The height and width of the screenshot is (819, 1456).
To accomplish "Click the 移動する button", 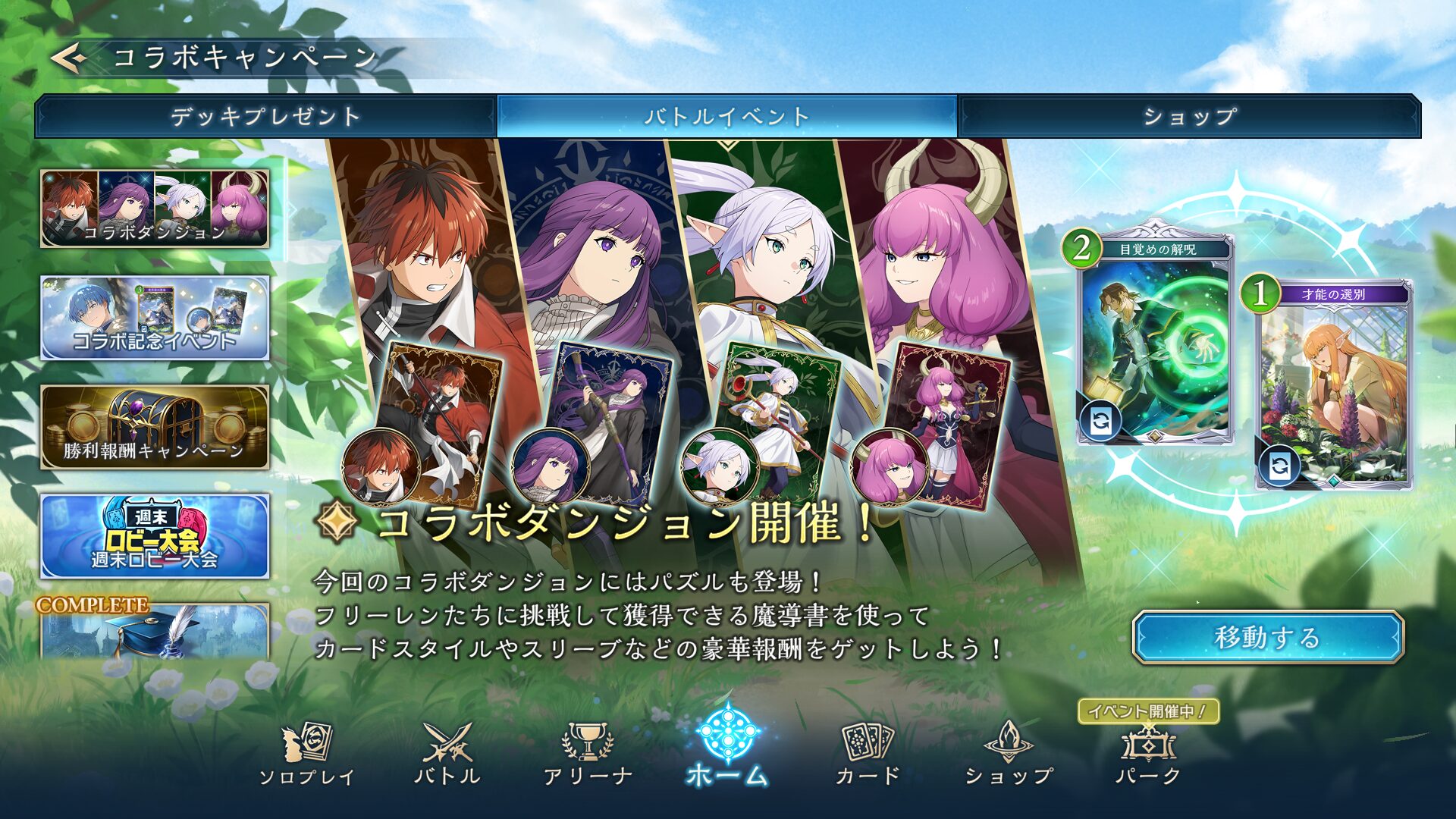I will [1267, 637].
